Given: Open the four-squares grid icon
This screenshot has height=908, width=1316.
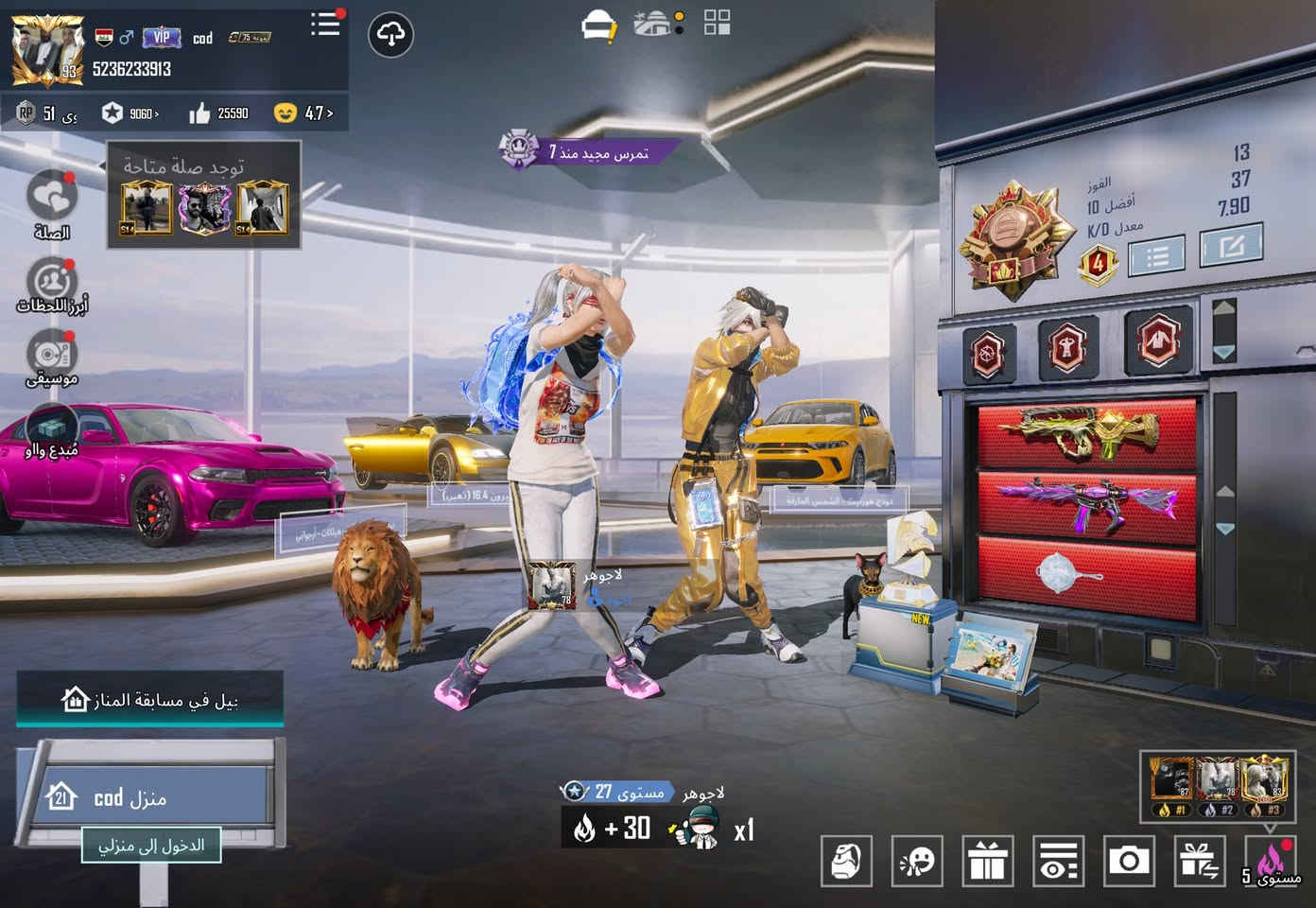Looking at the screenshot, I should (718, 23).
